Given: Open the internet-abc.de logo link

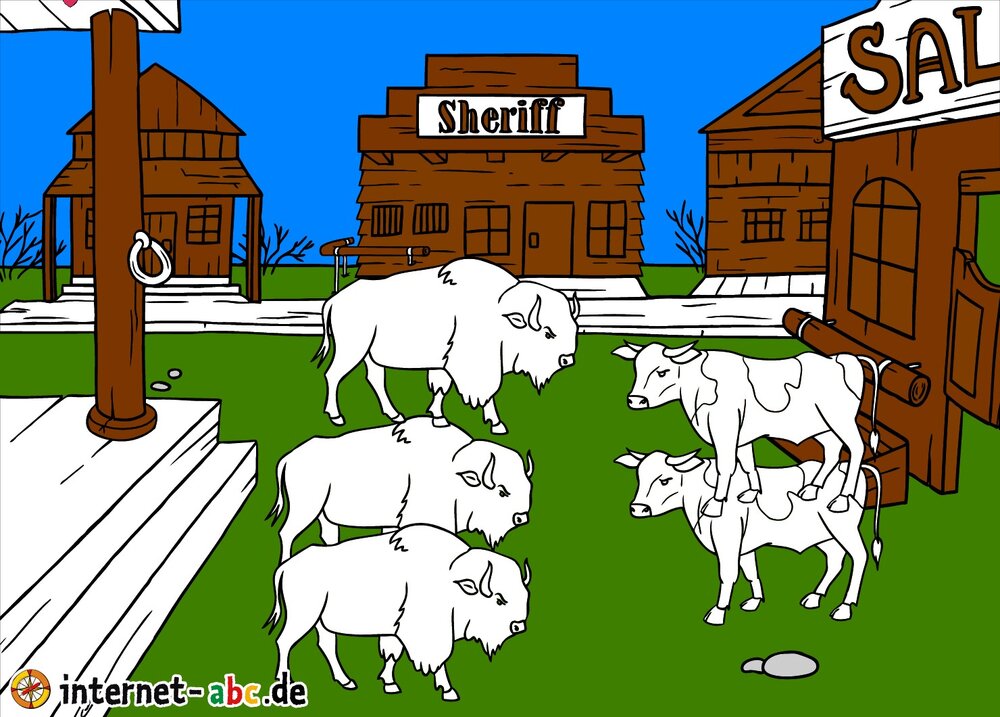Looking at the screenshot, I should (x=160, y=690).
